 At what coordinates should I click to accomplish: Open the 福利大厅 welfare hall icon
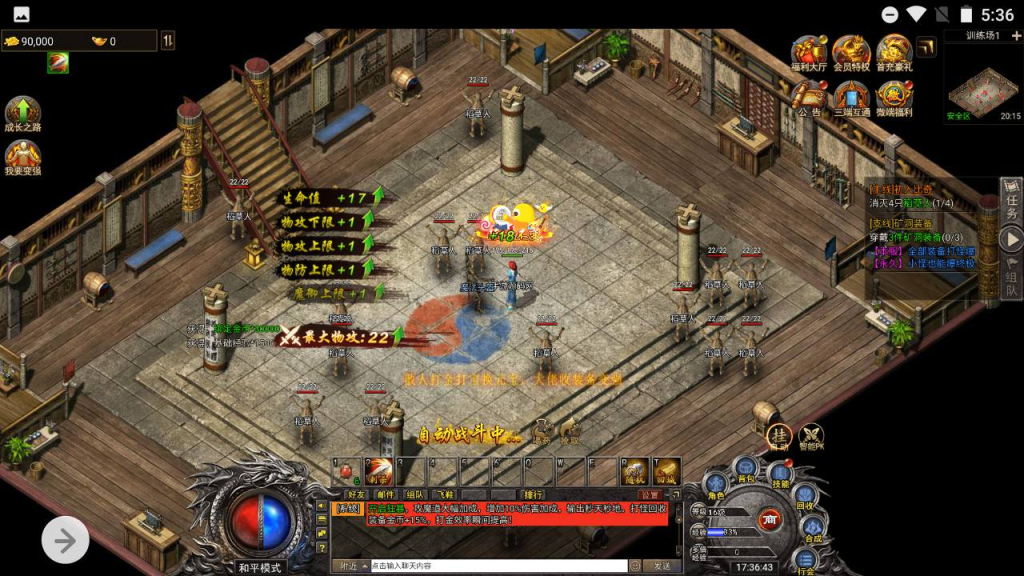pyautogui.click(x=808, y=52)
